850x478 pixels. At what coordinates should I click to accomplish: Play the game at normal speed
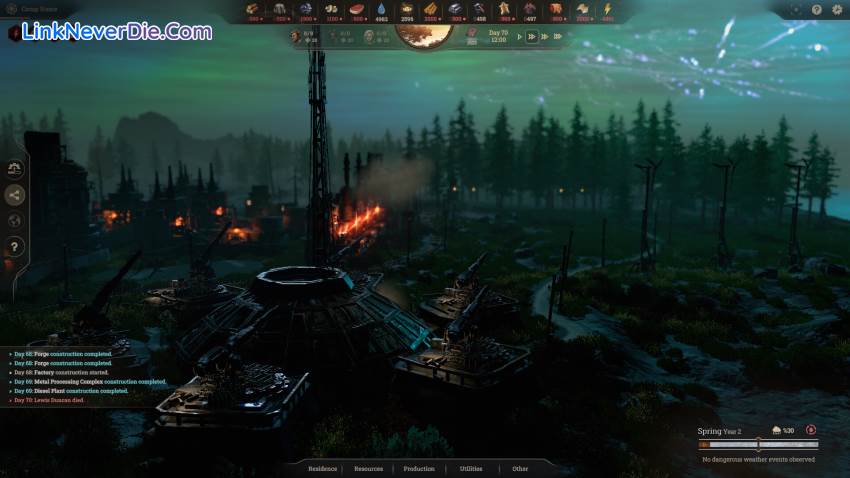coord(517,36)
